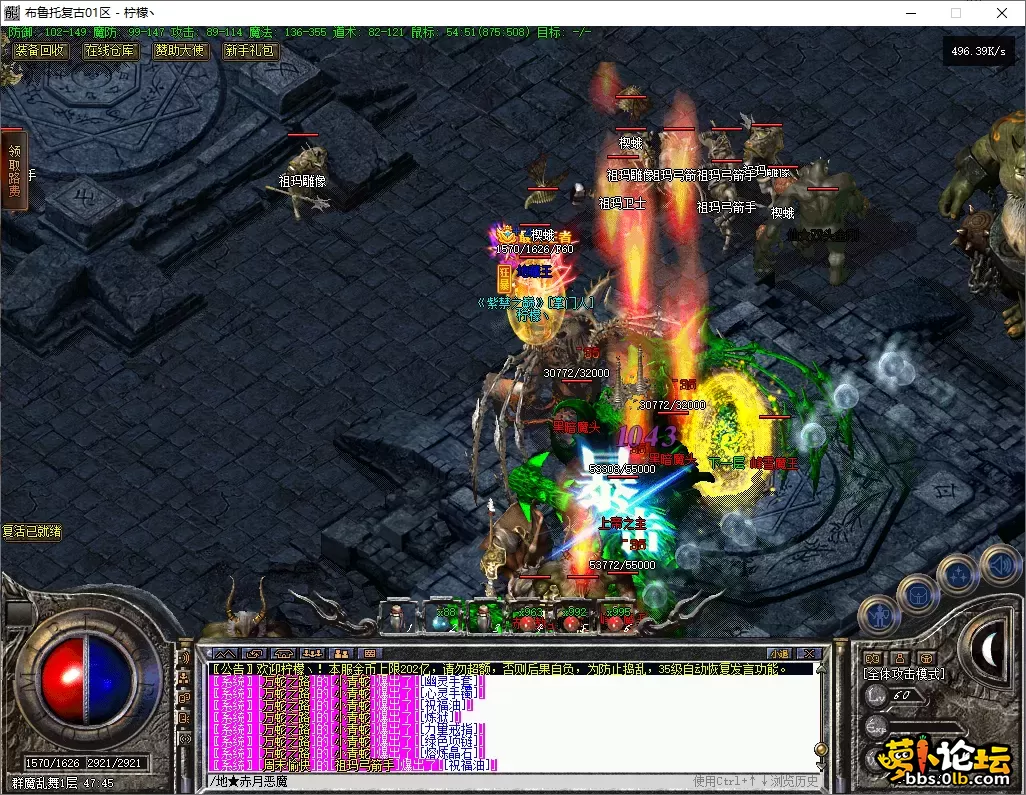Click the 小退 logout button above chat
1026x795 pixels.
point(779,654)
